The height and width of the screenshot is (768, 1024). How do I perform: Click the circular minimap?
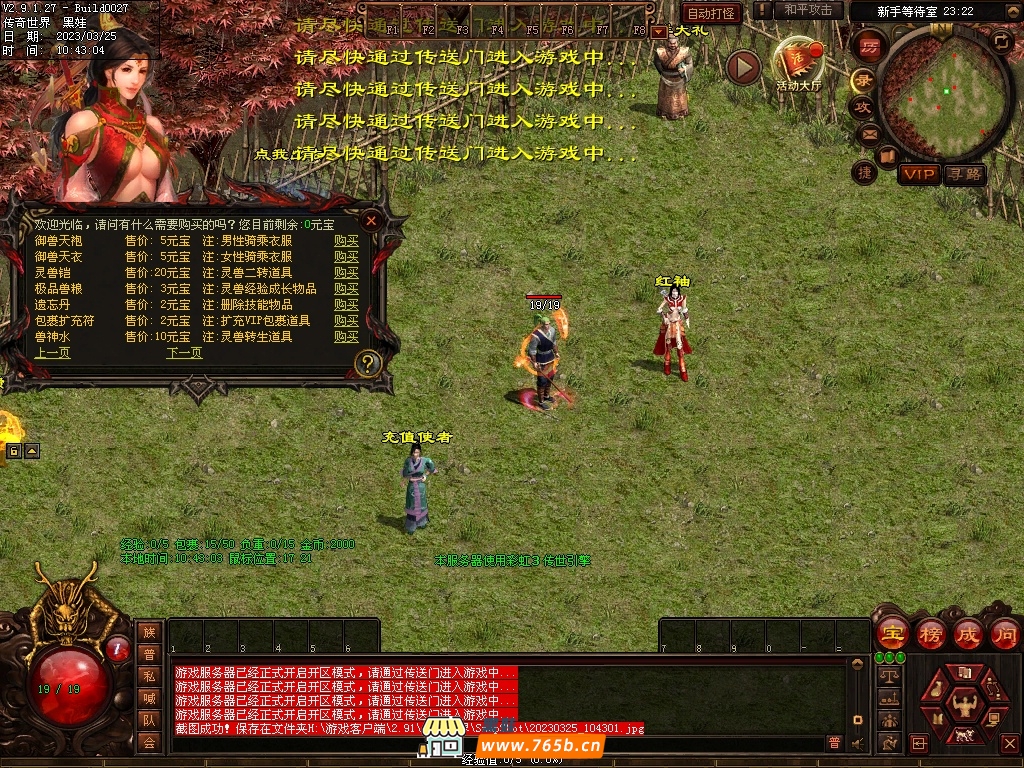(x=944, y=92)
